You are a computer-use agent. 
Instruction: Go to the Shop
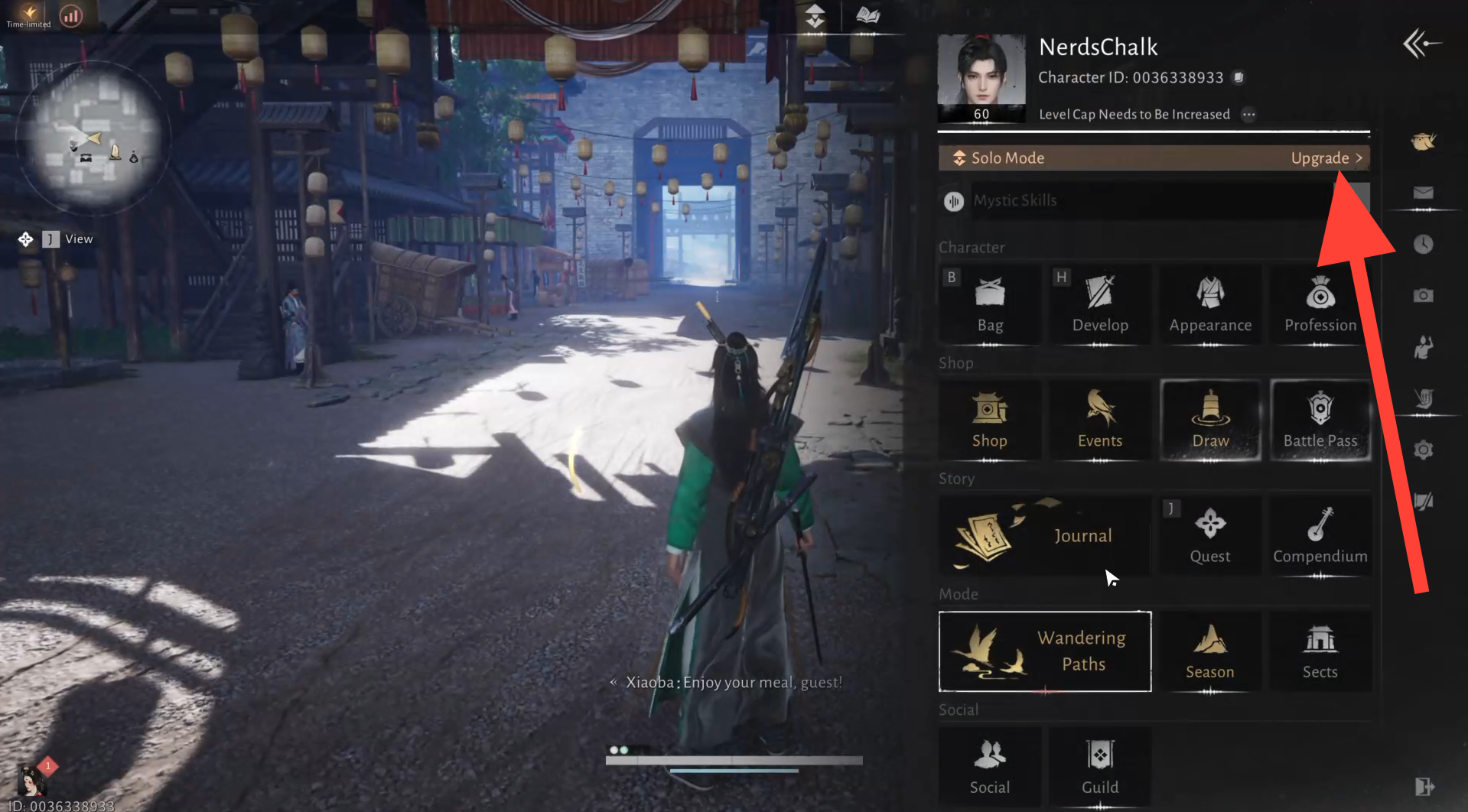coord(990,421)
